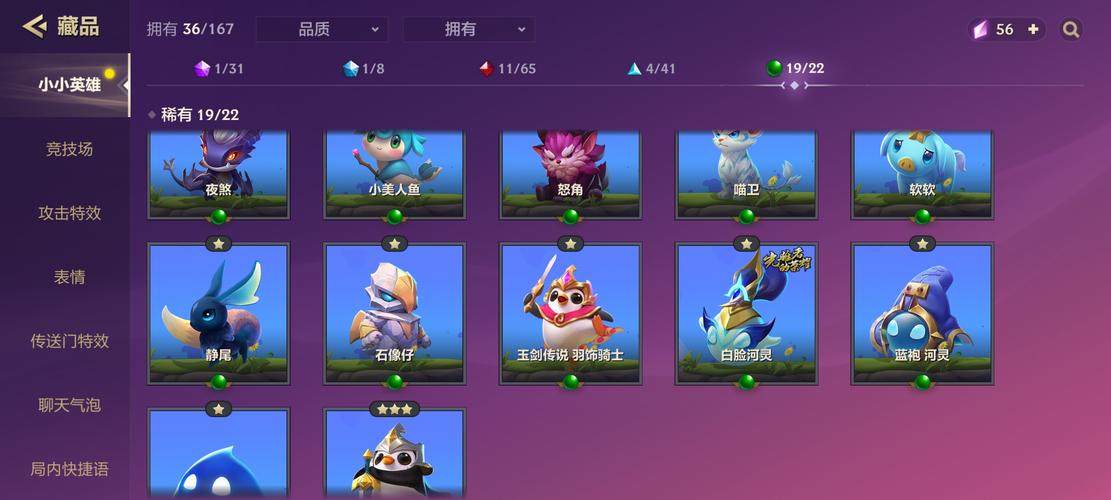Filter by cyan triangle rarity 4/41
Viewport: 1111px width, 500px height.
(x=651, y=69)
